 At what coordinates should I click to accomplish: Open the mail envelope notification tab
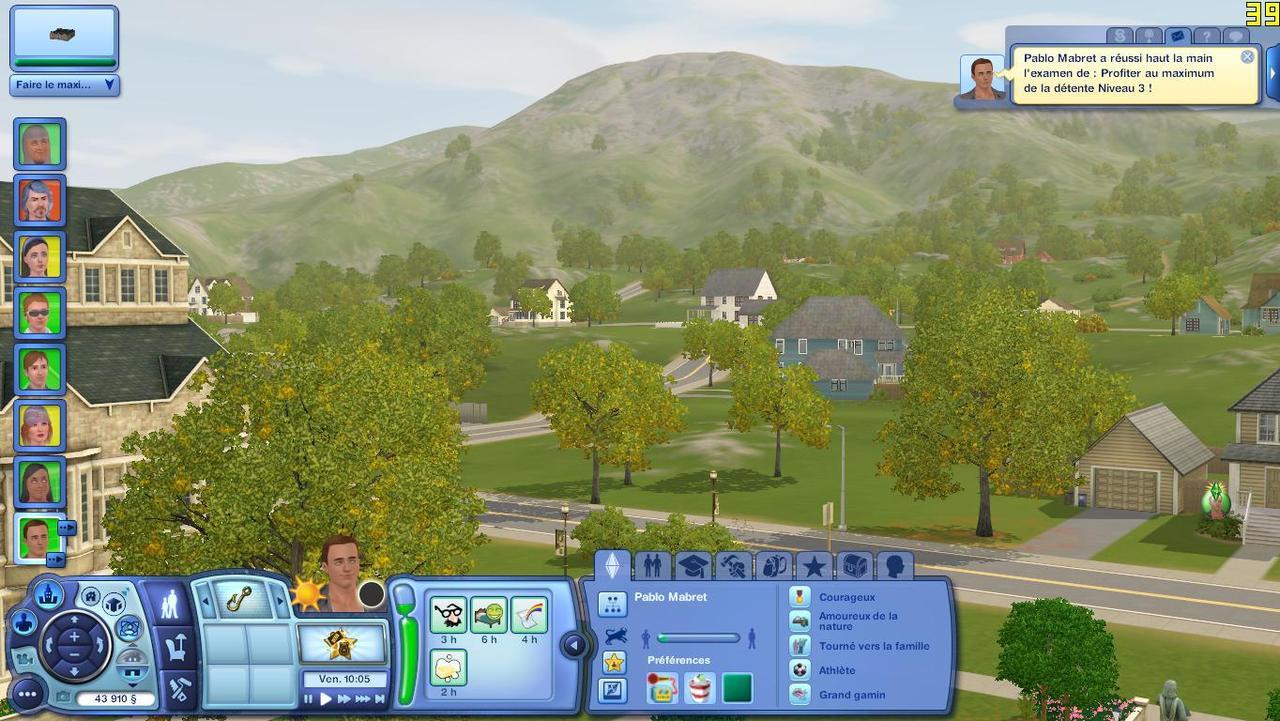(x=1177, y=36)
